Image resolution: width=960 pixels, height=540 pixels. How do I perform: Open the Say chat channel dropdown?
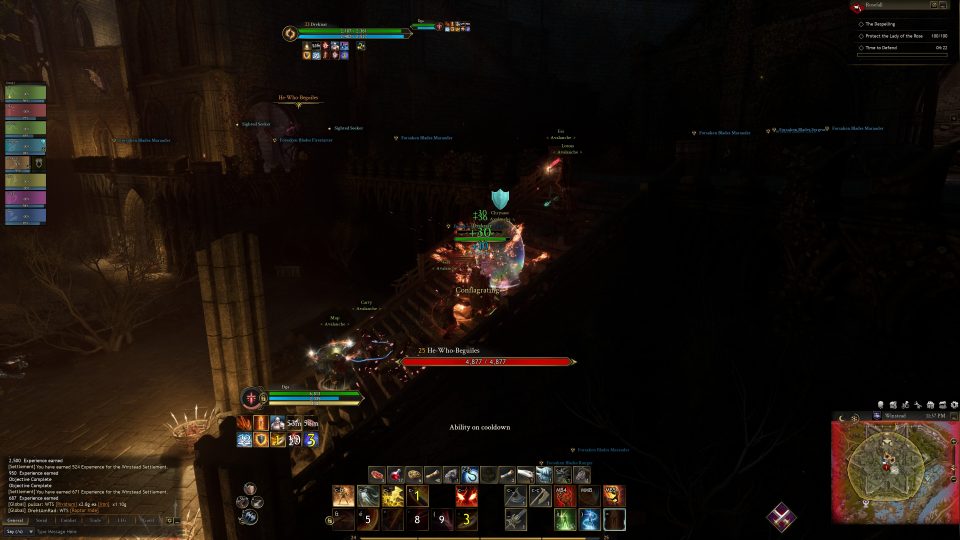[x=19, y=531]
